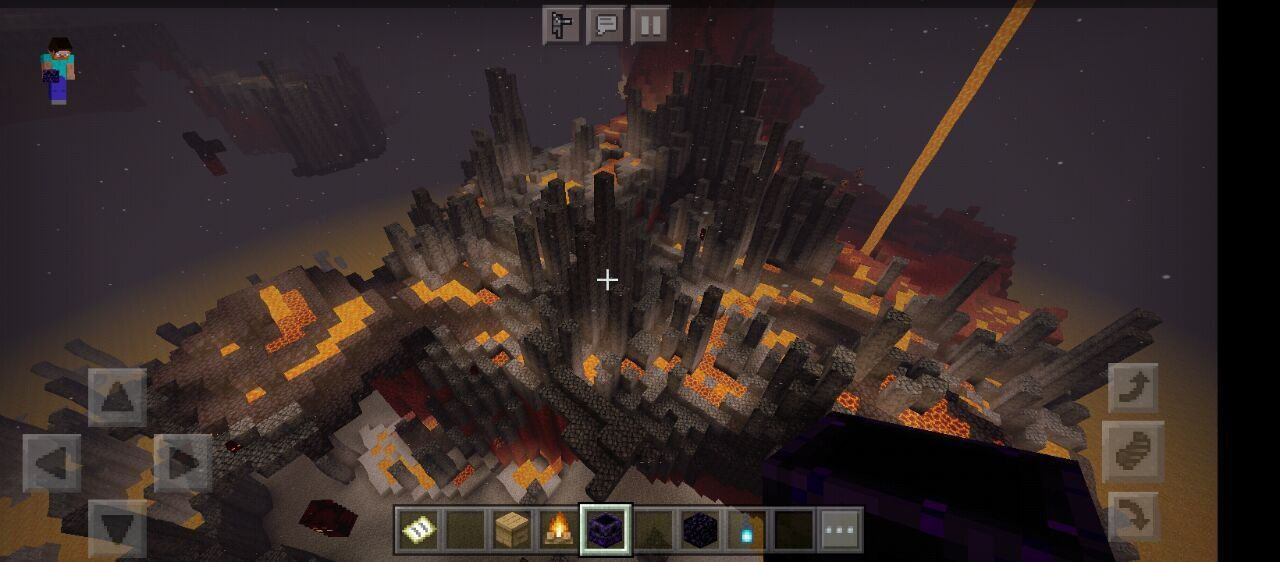Select the map item hotbar slot
The height and width of the screenshot is (562, 1280).
point(418,530)
